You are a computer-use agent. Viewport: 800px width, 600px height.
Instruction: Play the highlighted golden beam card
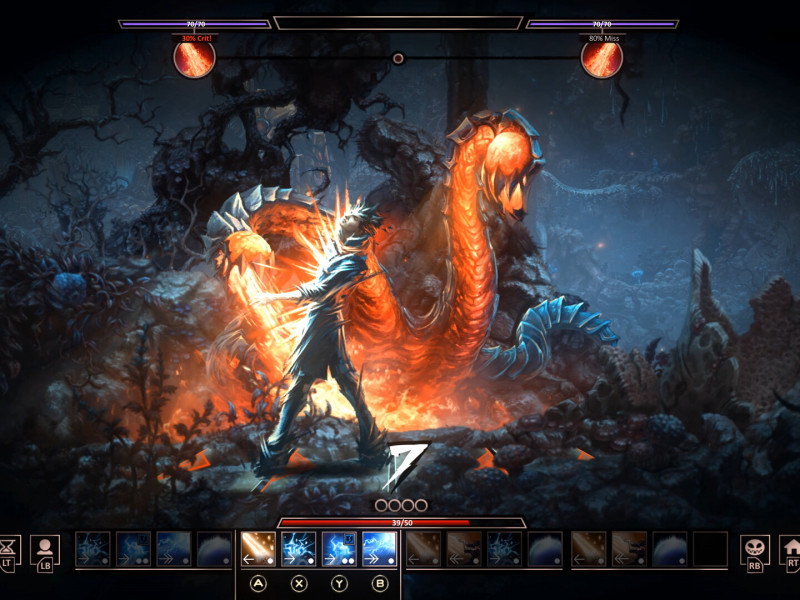click(x=259, y=549)
